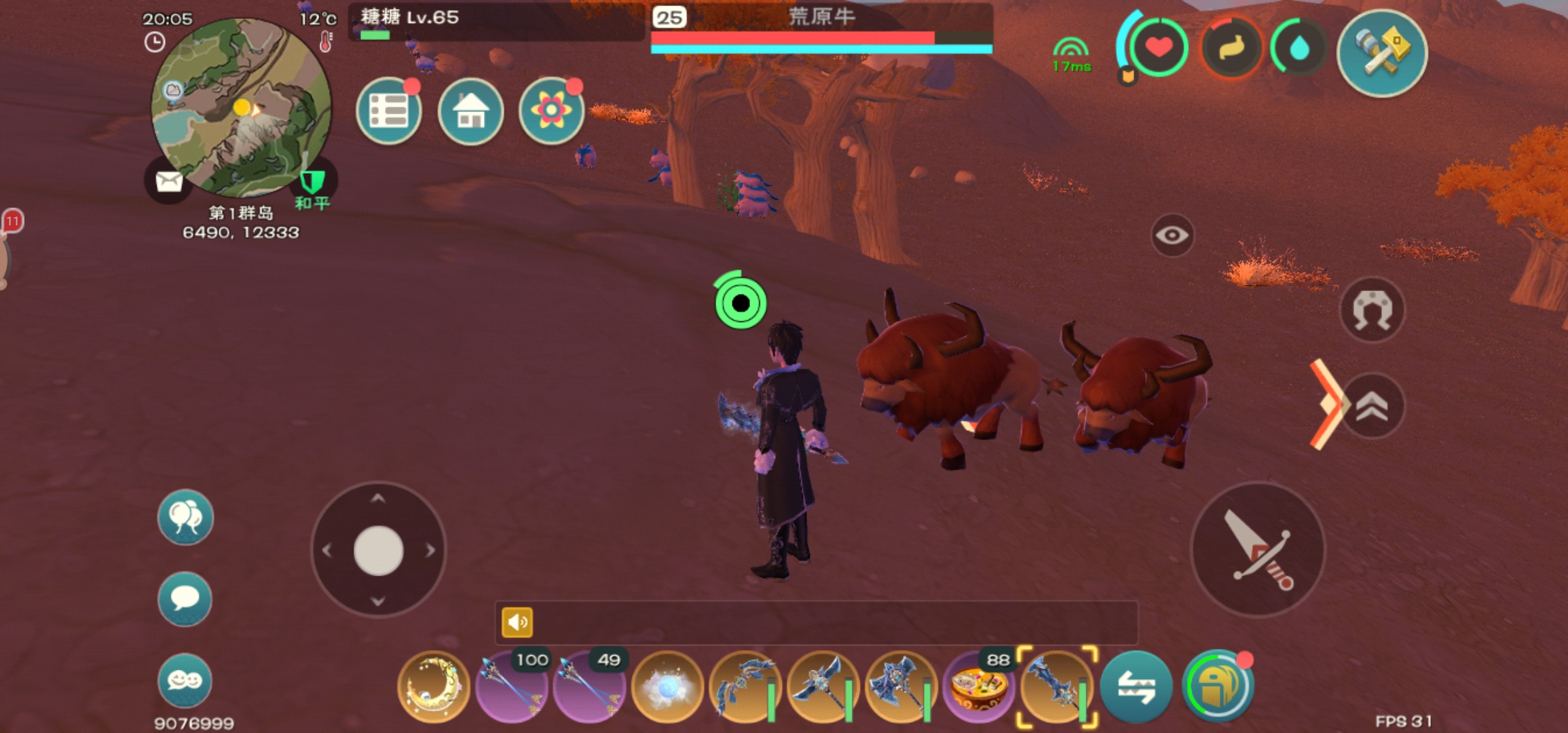Open the mail envelope icon
This screenshot has width=1568, height=733.
pos(168,181)
